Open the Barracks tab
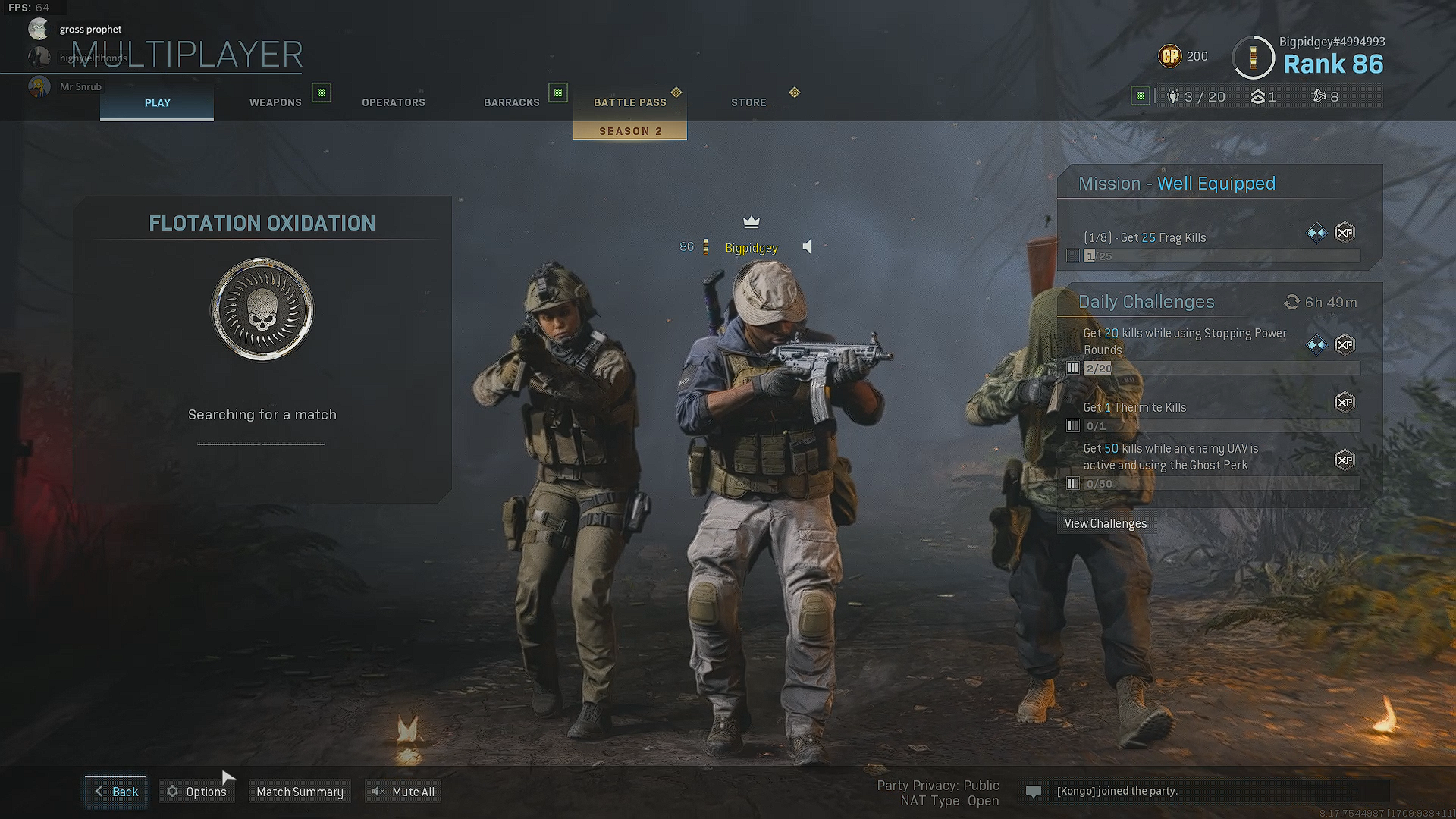The width and height of the screenshot is (1456, 819). [x=512, y=102]
